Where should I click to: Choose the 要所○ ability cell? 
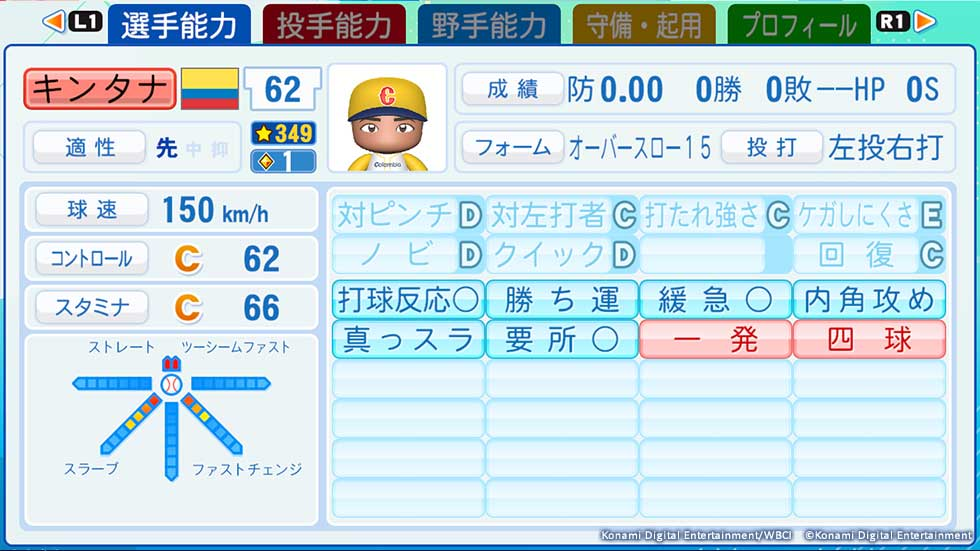562,339
